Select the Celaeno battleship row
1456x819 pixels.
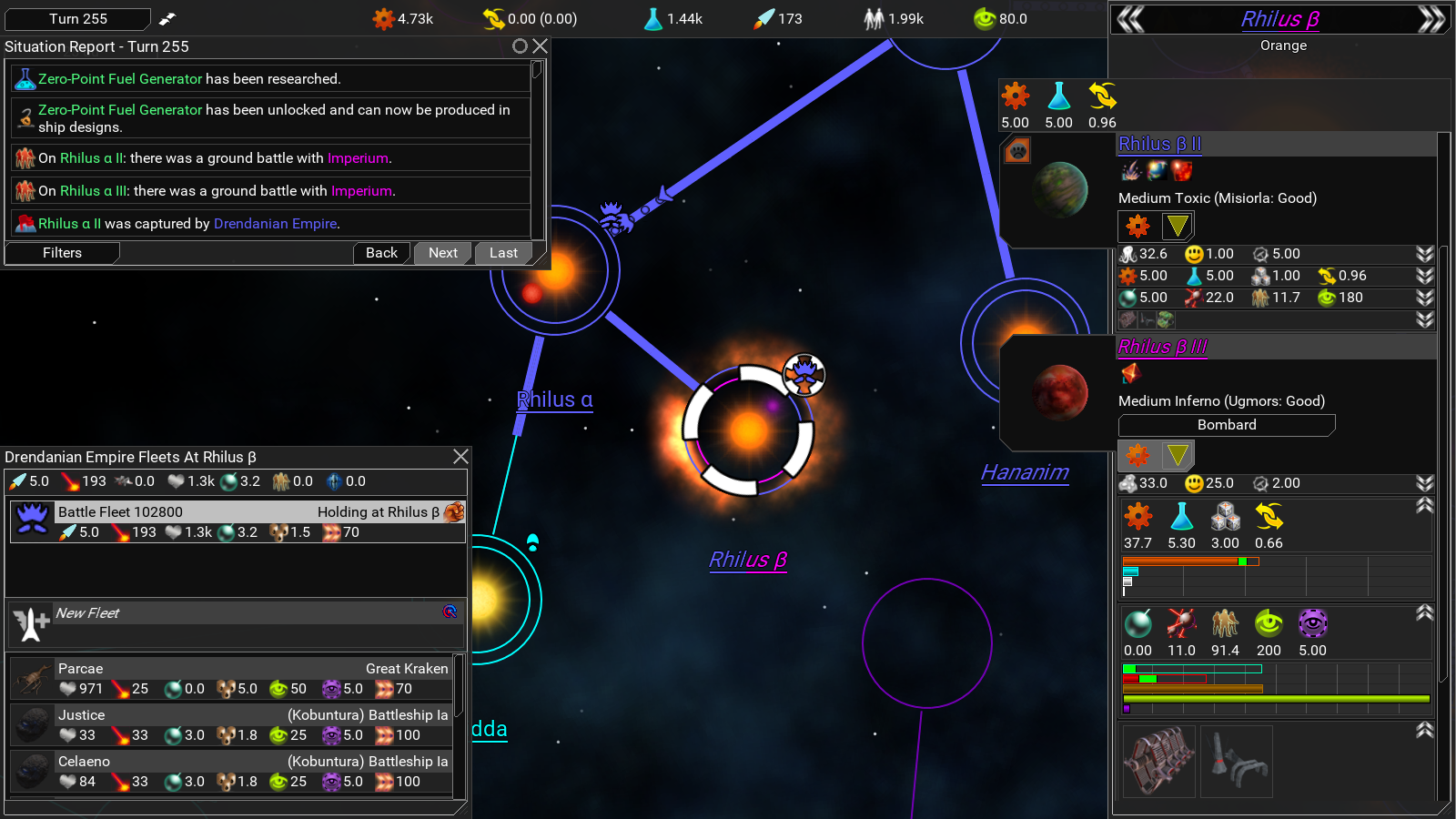click(x=238, y=772)
